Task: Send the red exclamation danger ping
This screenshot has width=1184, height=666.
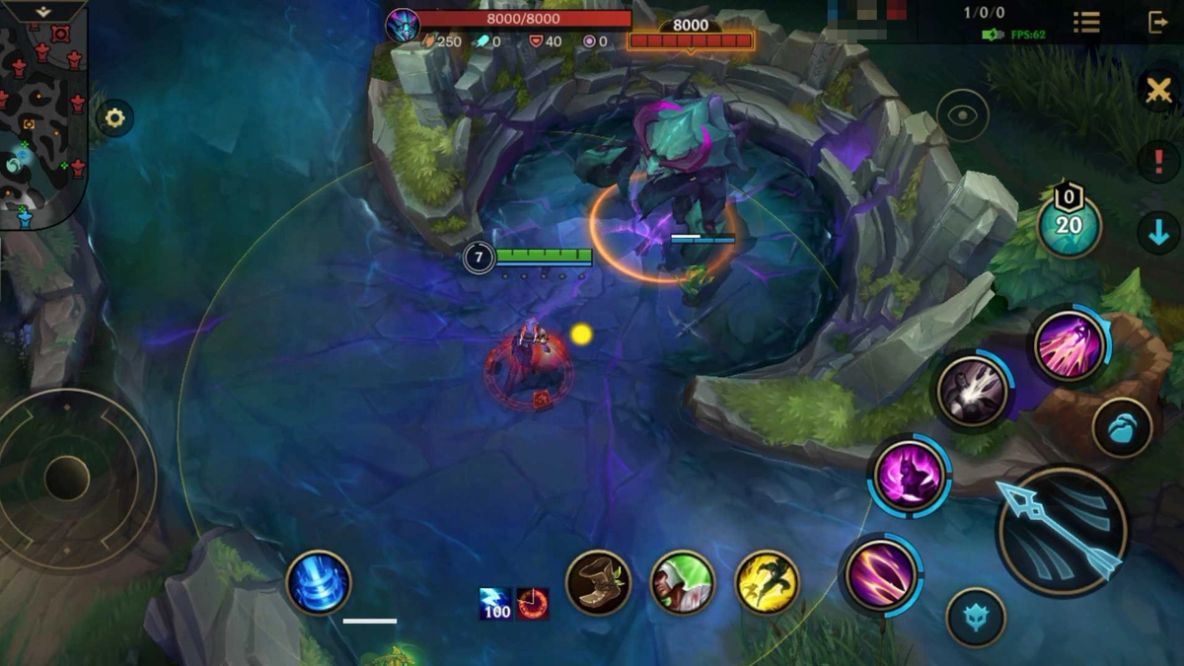Action: (1159, 161)
